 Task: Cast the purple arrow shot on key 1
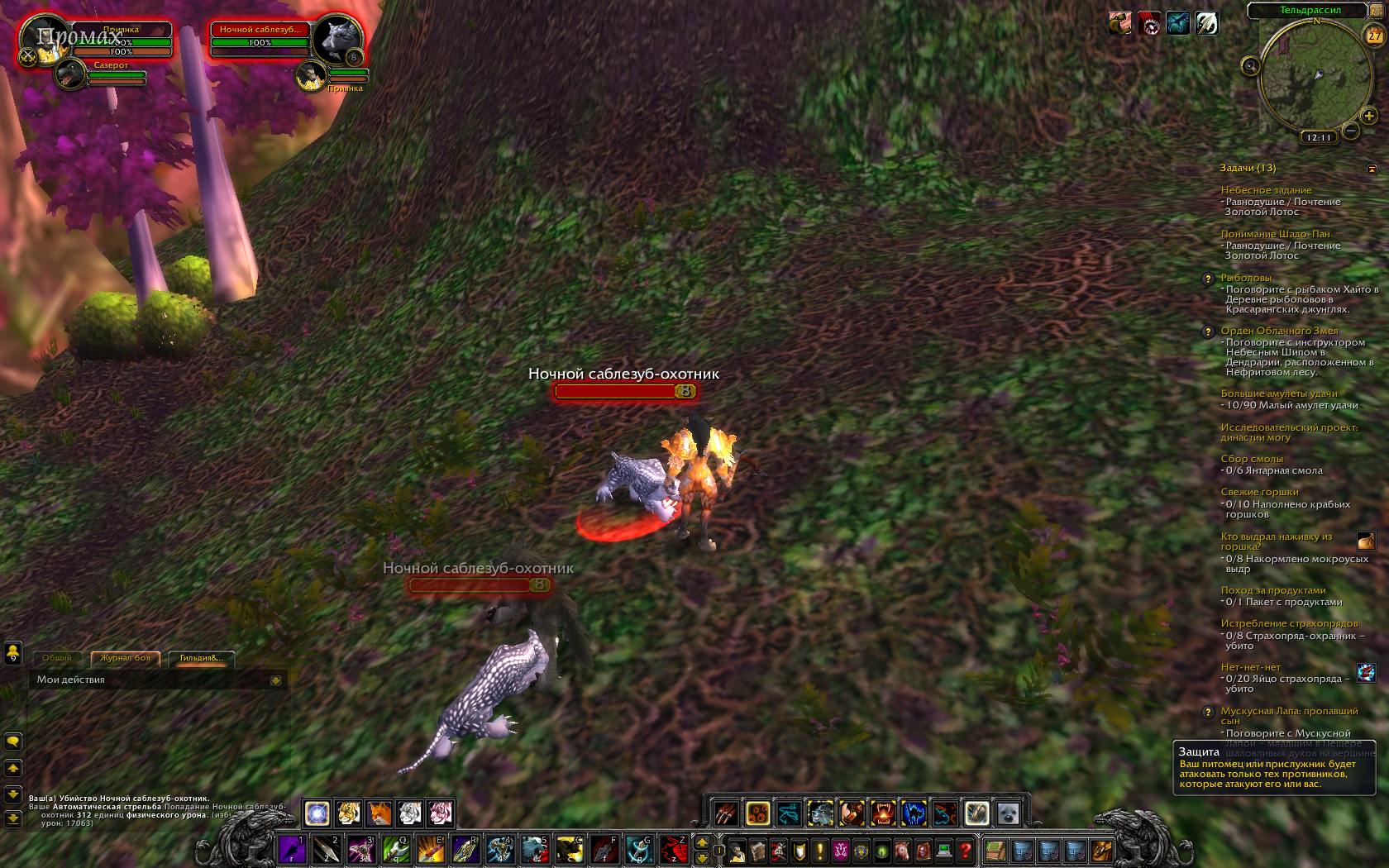[292, 849]
